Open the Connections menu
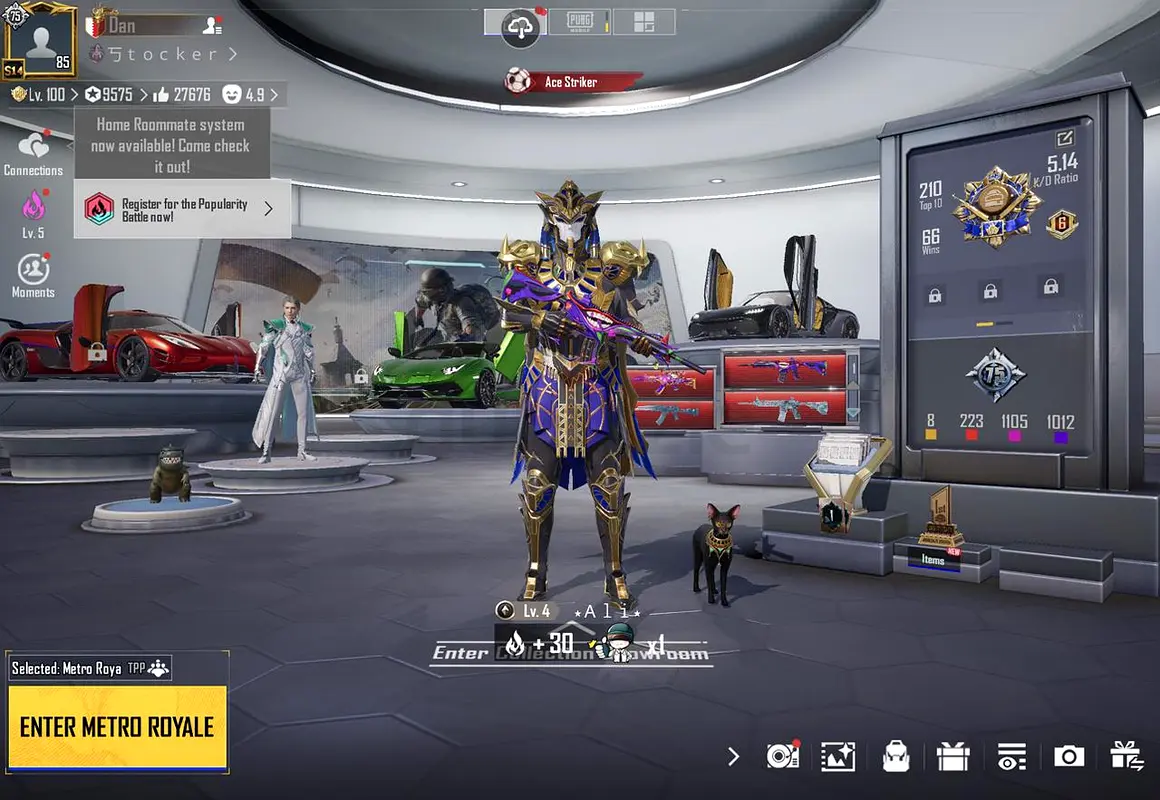The image size is (1160, 800). [x=33, y=150]
